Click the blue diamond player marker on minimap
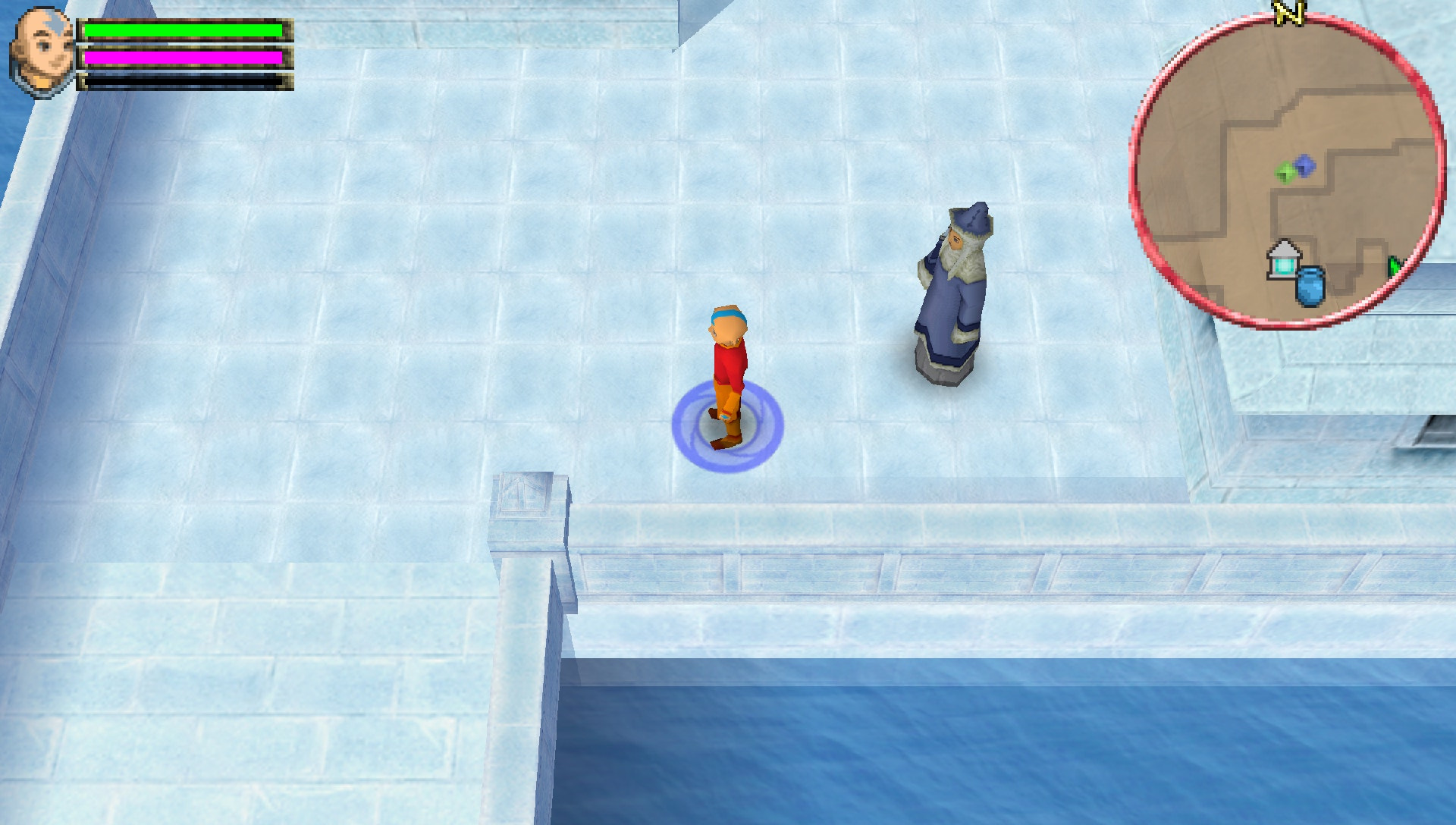Screen dimensions: 1456x825 point(1306,165)
